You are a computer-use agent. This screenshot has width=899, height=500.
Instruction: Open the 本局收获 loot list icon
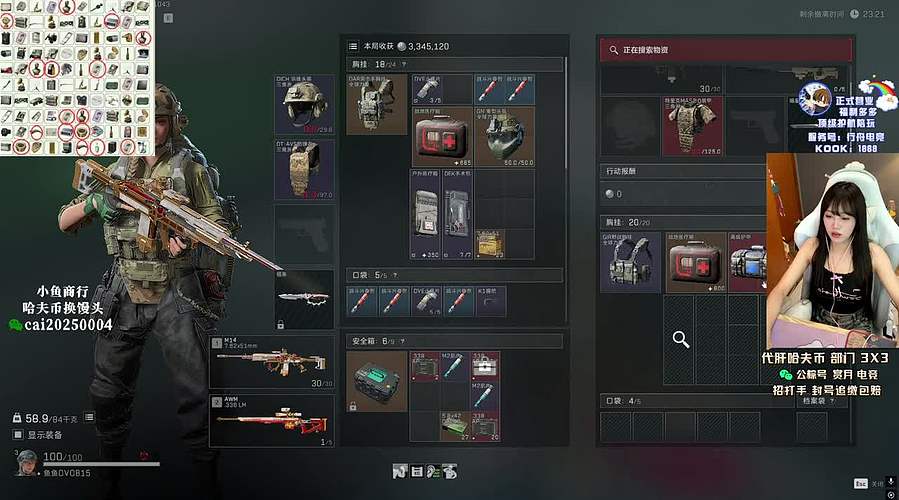(353, 46)
